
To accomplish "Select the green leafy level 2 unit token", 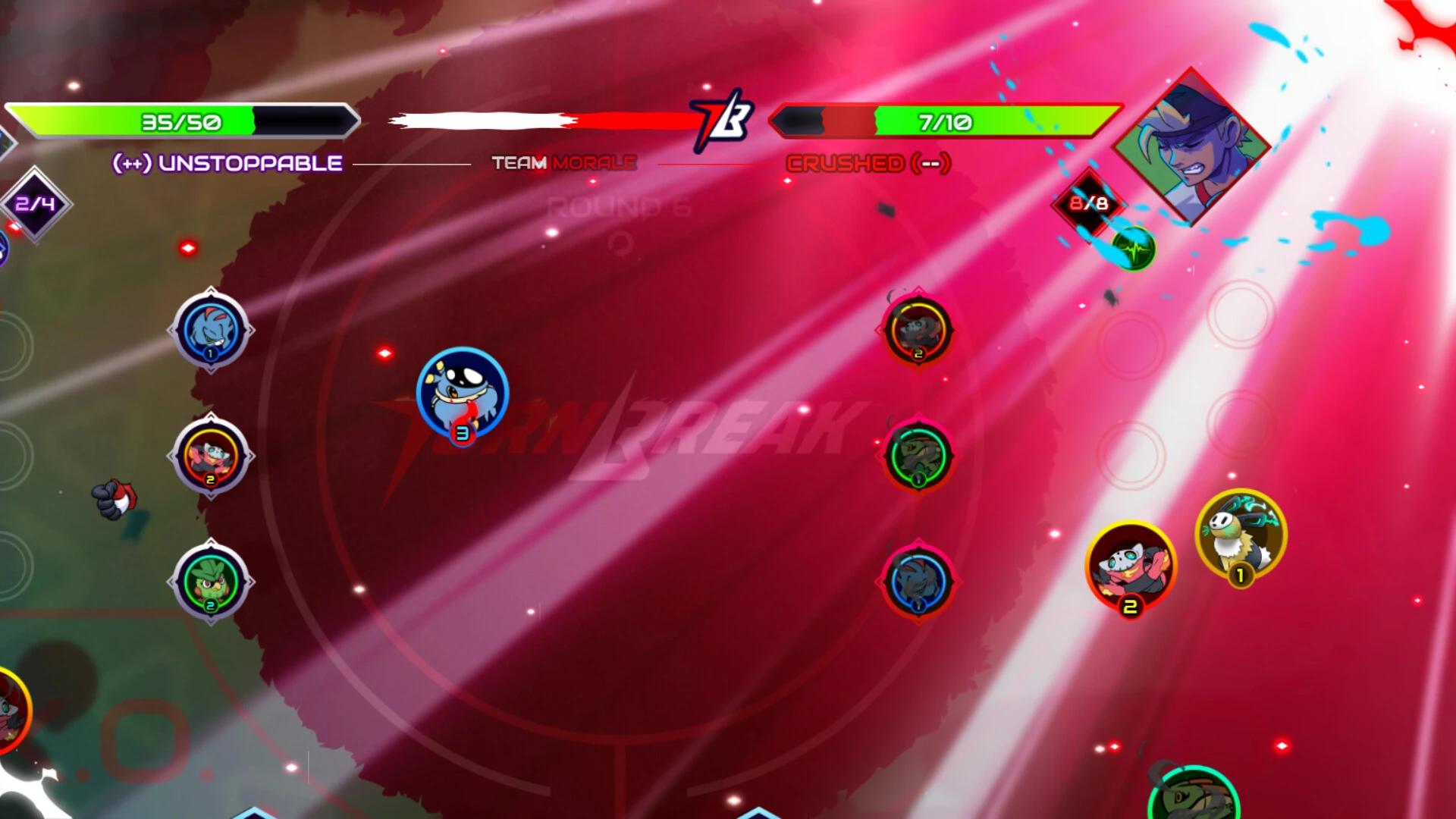I will coord(211,582).
